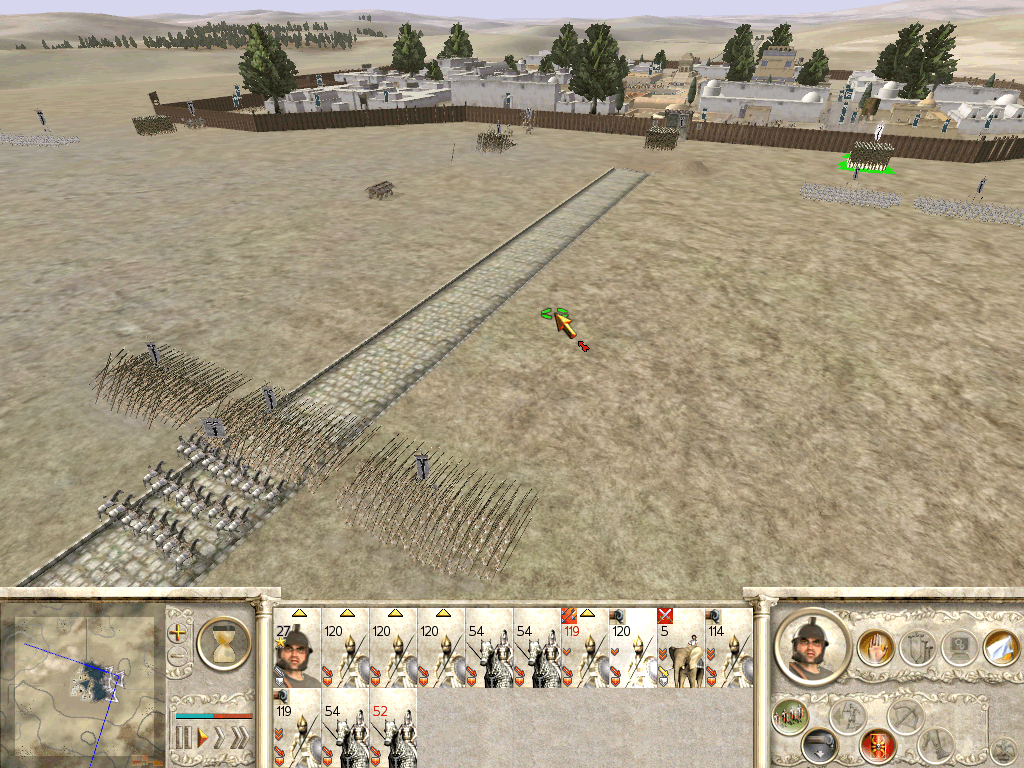Pause the battle
1024x768 pixels.
pos(183,739)
